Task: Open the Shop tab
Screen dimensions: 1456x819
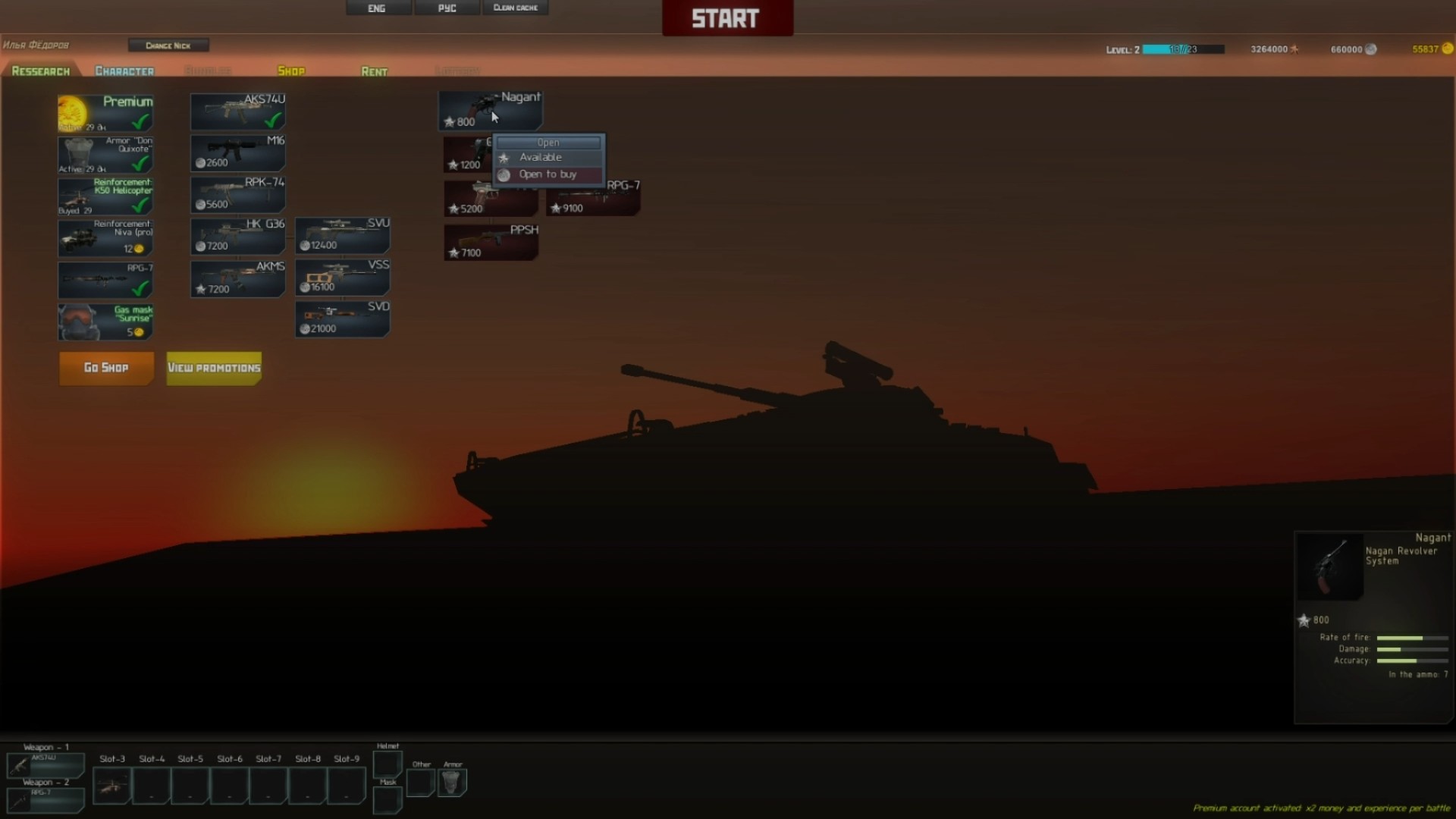Action: click(291, 71)
